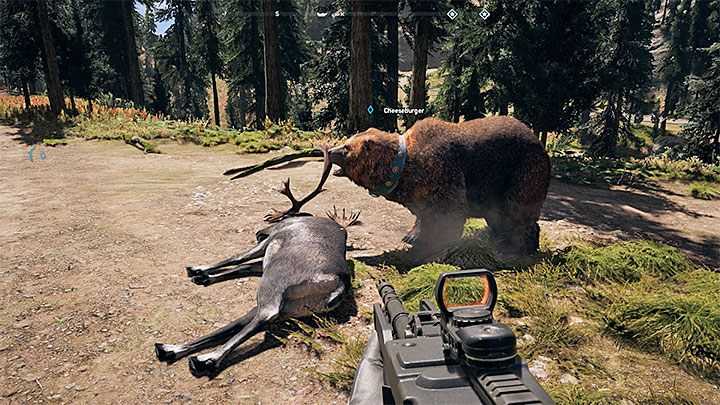The width and height of the screenshot is (720, 405).
Task: Click the compass strip heading bar
Action: (x=360, y=14)
